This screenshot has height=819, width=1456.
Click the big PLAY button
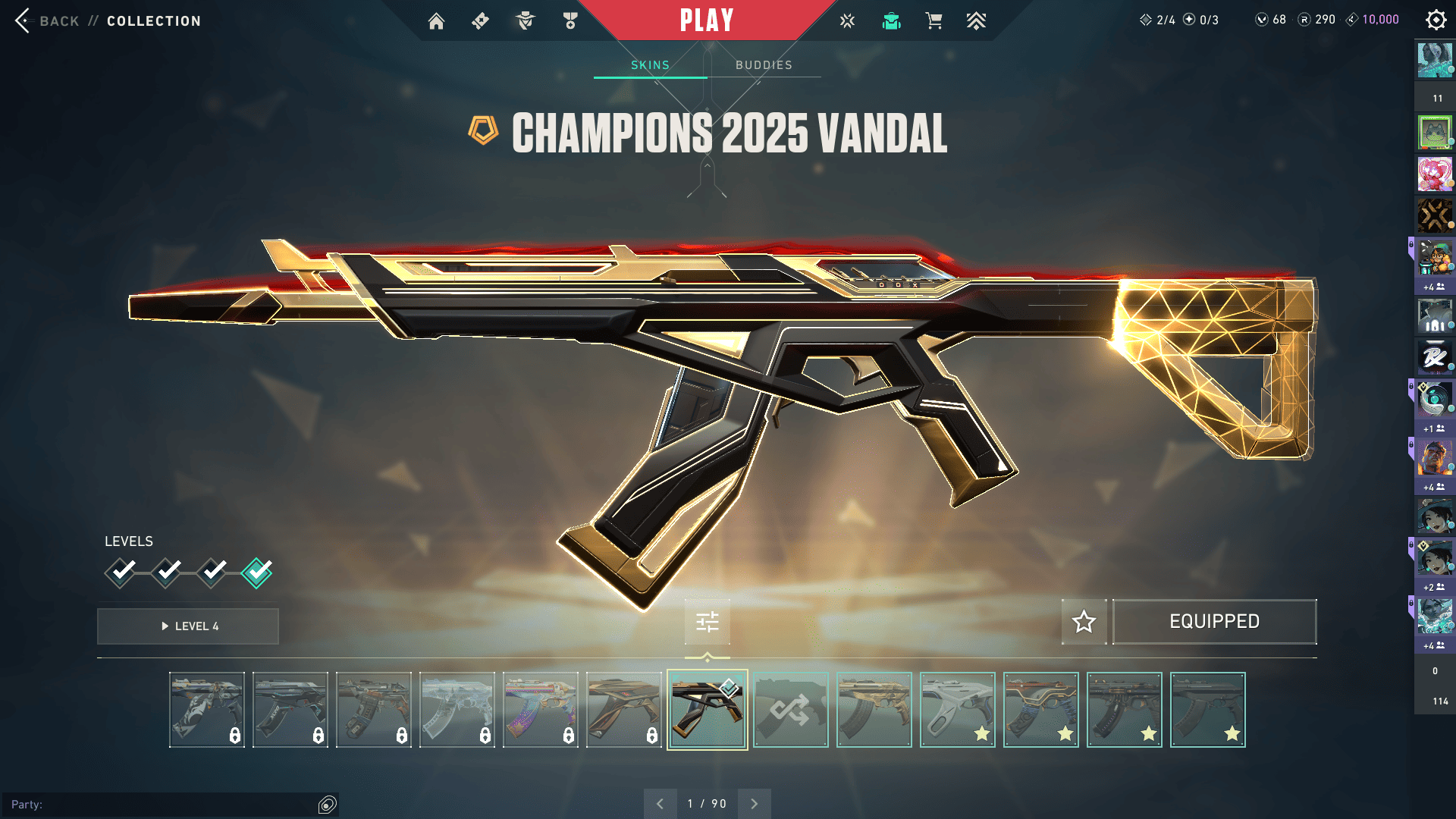click(707, 20)
